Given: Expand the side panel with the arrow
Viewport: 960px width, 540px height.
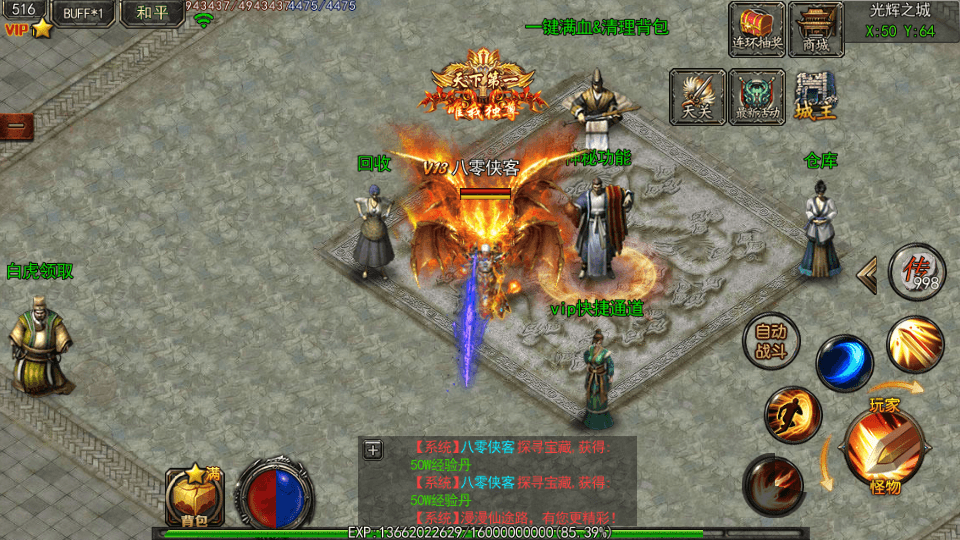Looking at the screenshot, I should 868,272.
